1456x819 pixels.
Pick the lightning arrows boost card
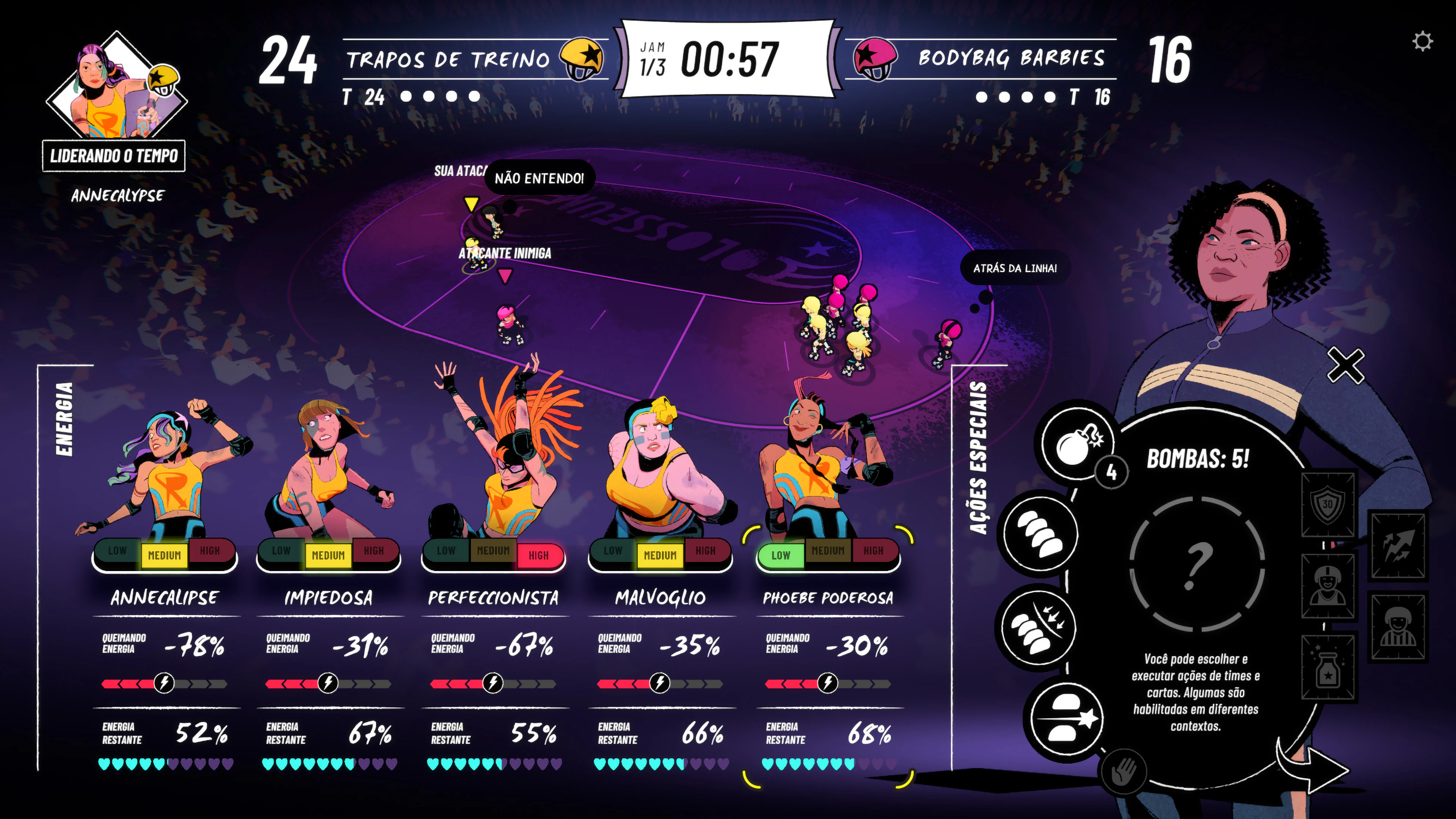pyautogui.click(x=1398, y=546)
